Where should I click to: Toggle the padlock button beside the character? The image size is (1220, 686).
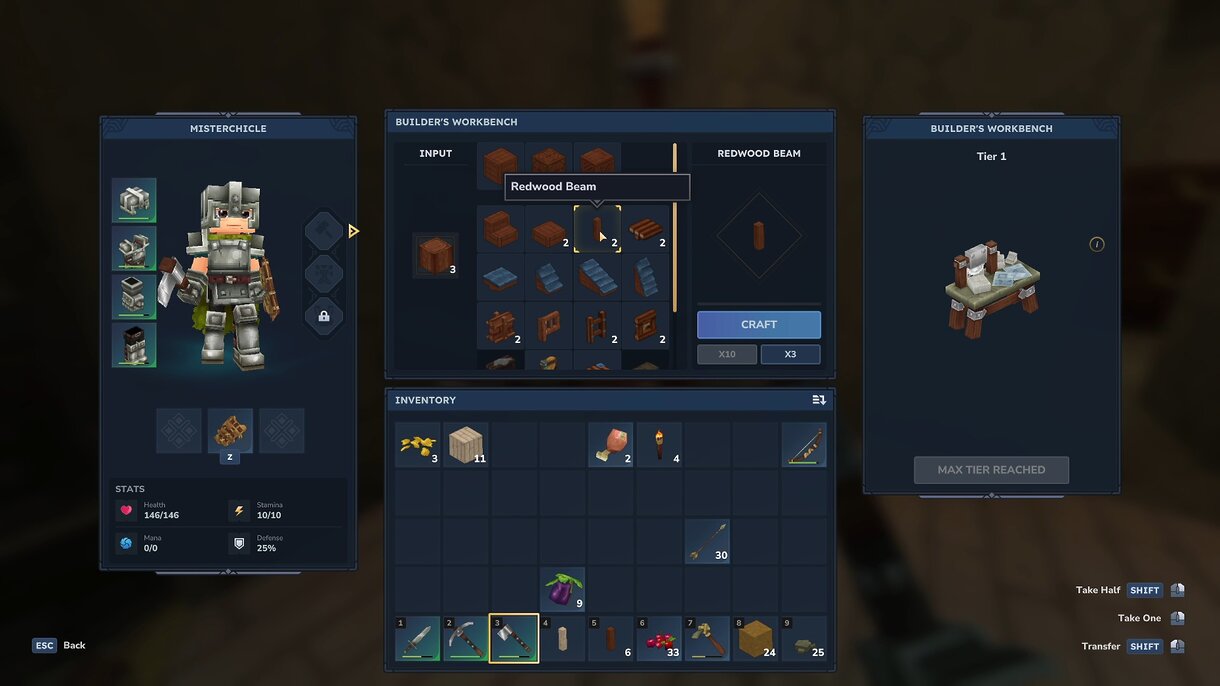324,316
